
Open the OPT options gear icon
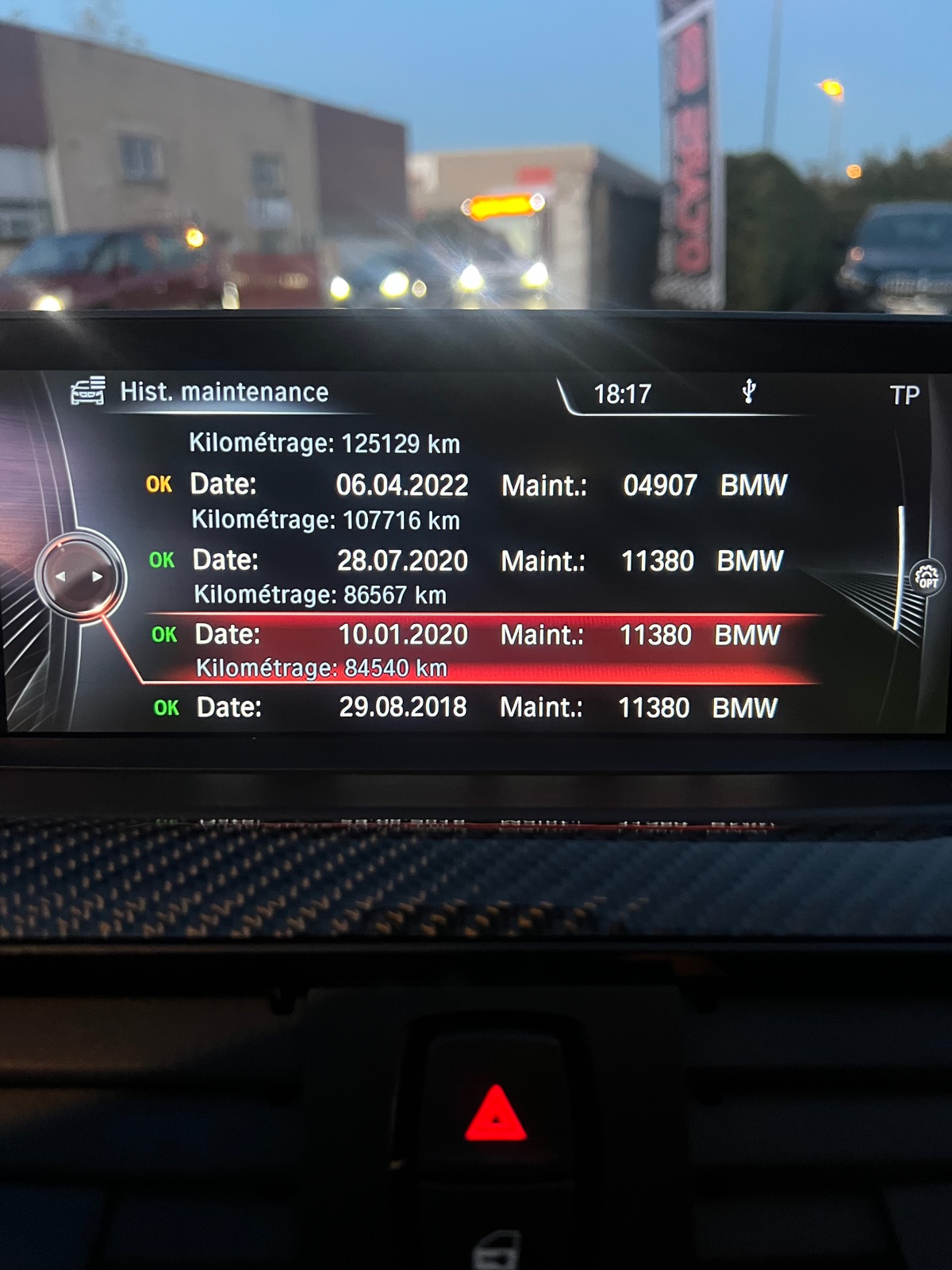pos(927,577)
